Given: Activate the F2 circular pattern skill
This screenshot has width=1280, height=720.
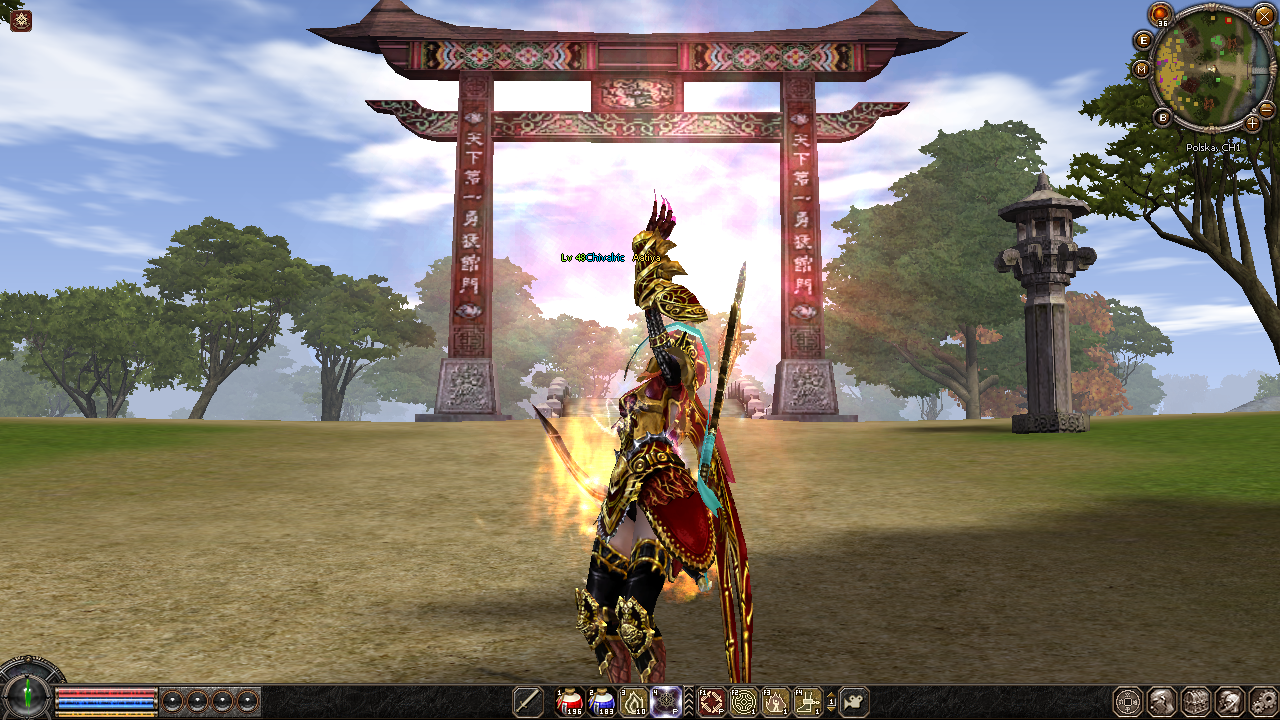Looking at the screenshot, I should click(x=743, y=701).
